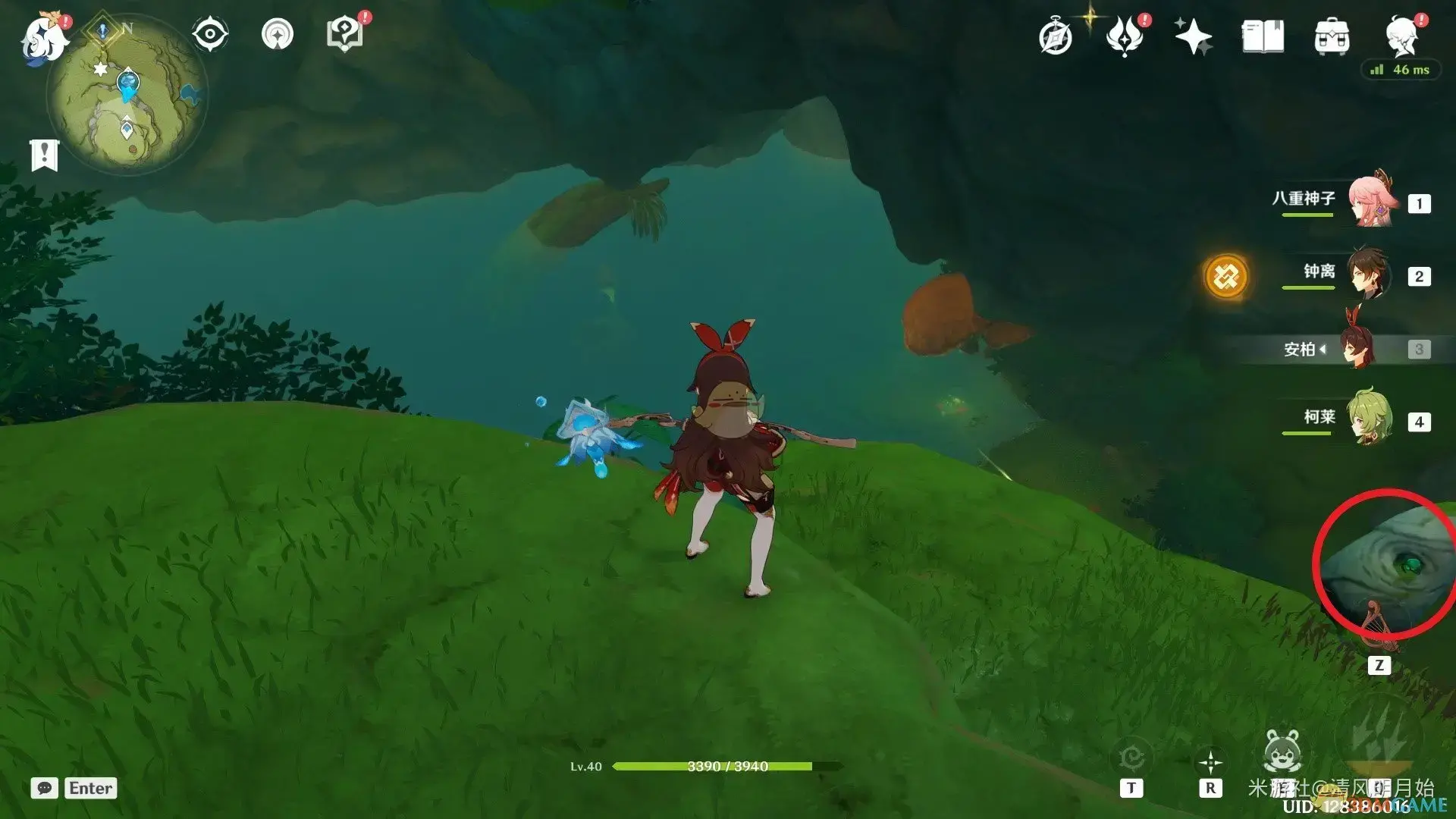Open the wish star icon
This screenshot has height=819, width=1456.
1193,36
